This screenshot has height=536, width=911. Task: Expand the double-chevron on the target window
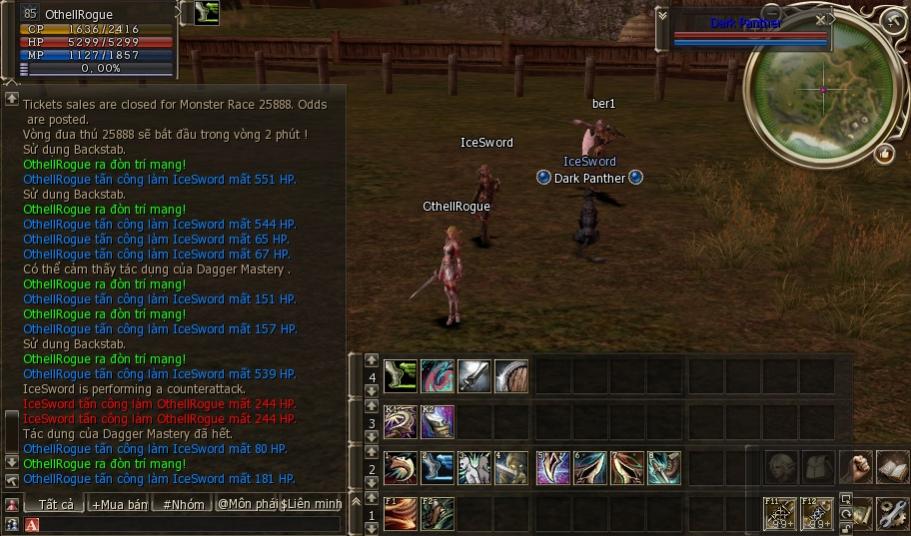(x=662, y=16)
